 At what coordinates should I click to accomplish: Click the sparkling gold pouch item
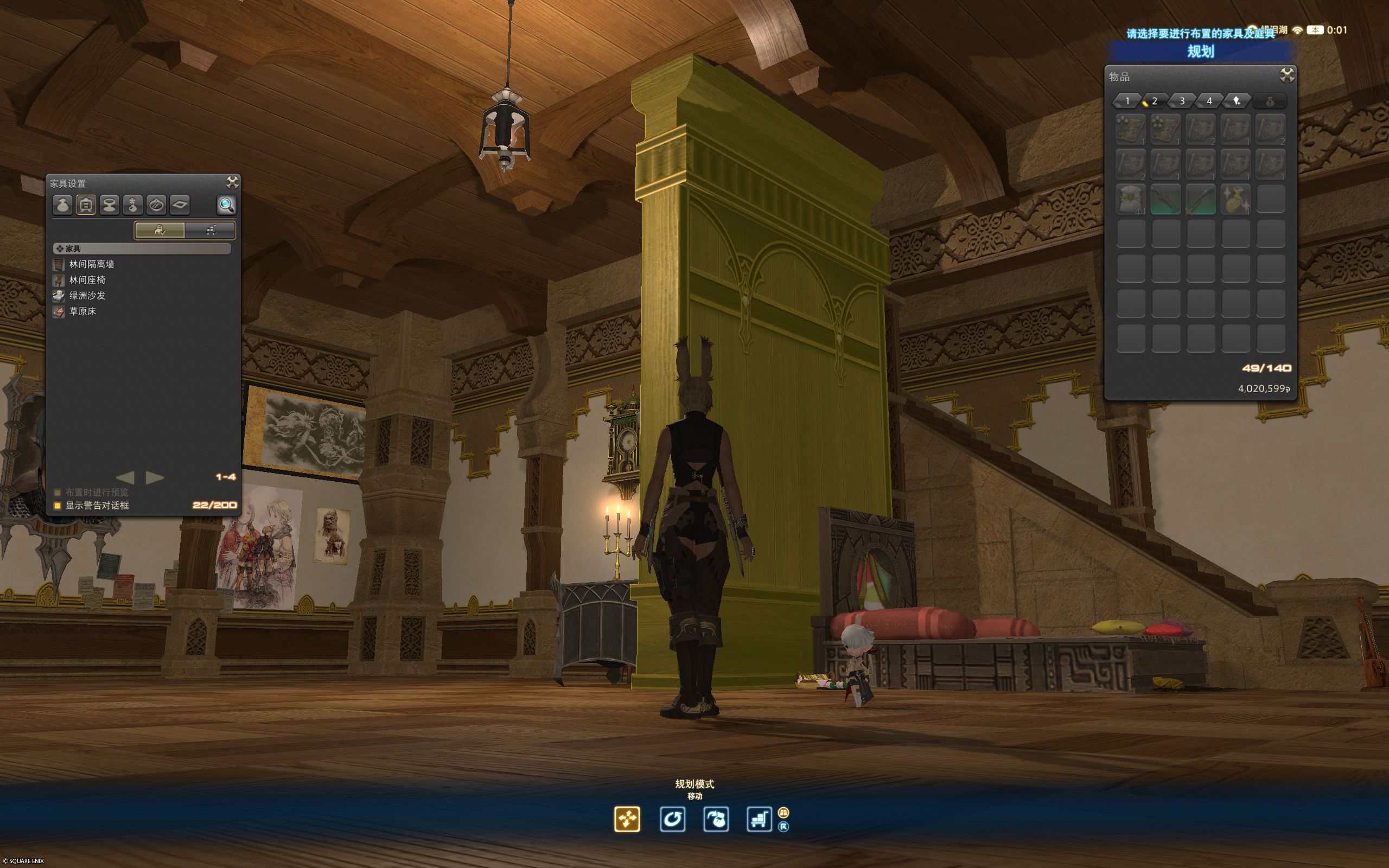[1235, 199]
